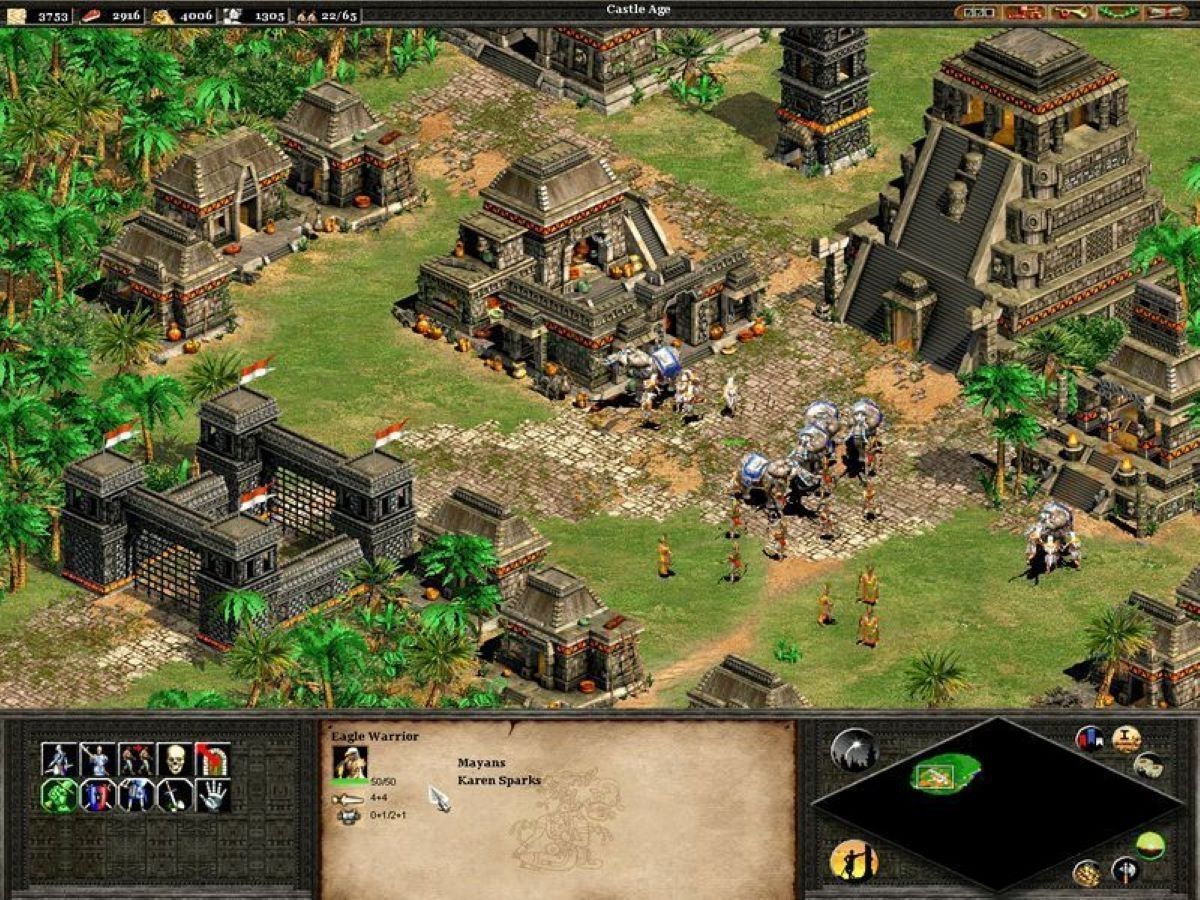Choose the open hand stop command
Image resolution: width=1200 pixels, height=900 pixels.
(212, 796)
